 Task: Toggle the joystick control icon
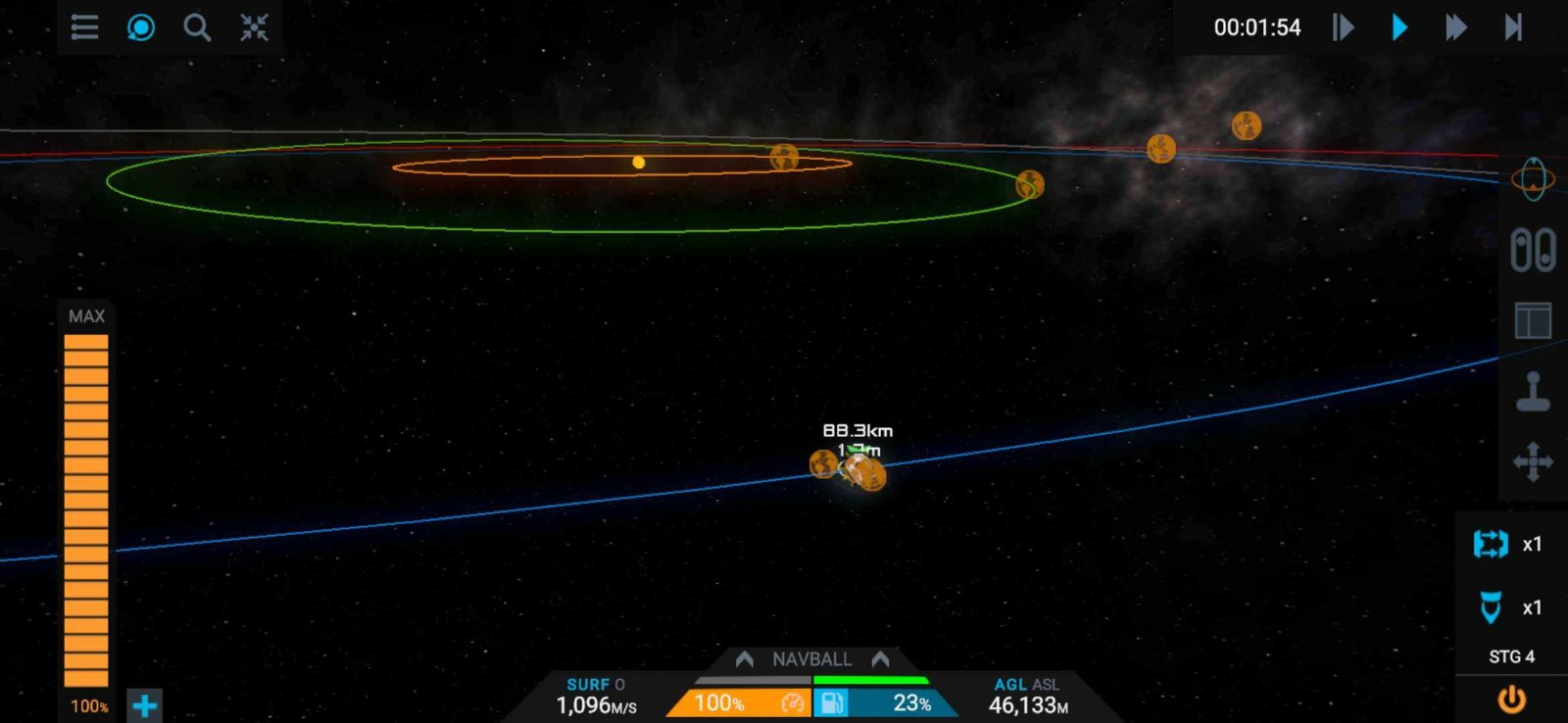pyautogui.click(x=1533, y=392)
